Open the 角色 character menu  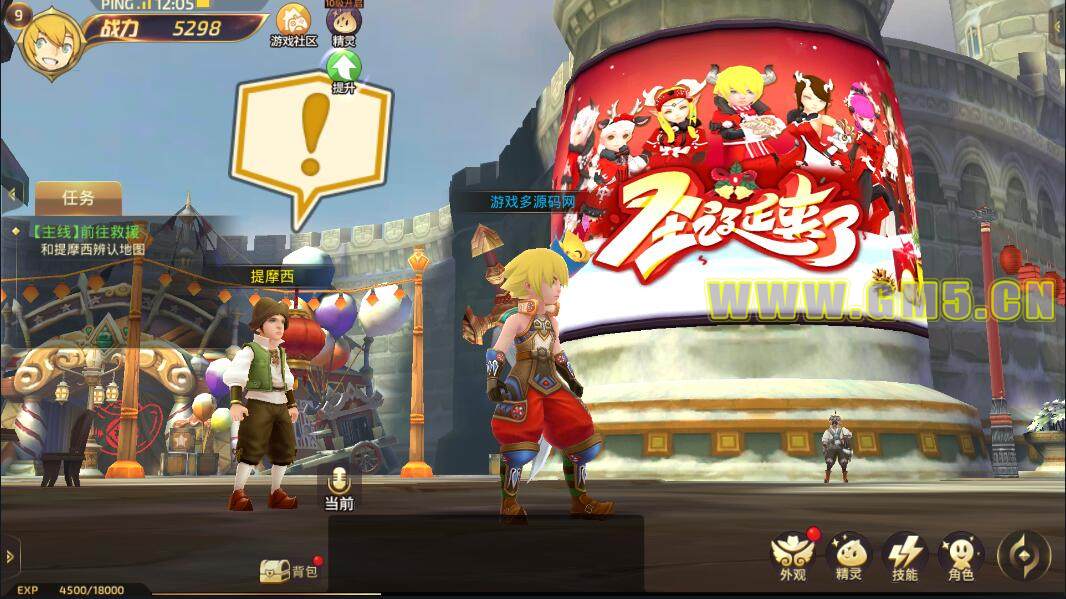(x=961, y=555)
